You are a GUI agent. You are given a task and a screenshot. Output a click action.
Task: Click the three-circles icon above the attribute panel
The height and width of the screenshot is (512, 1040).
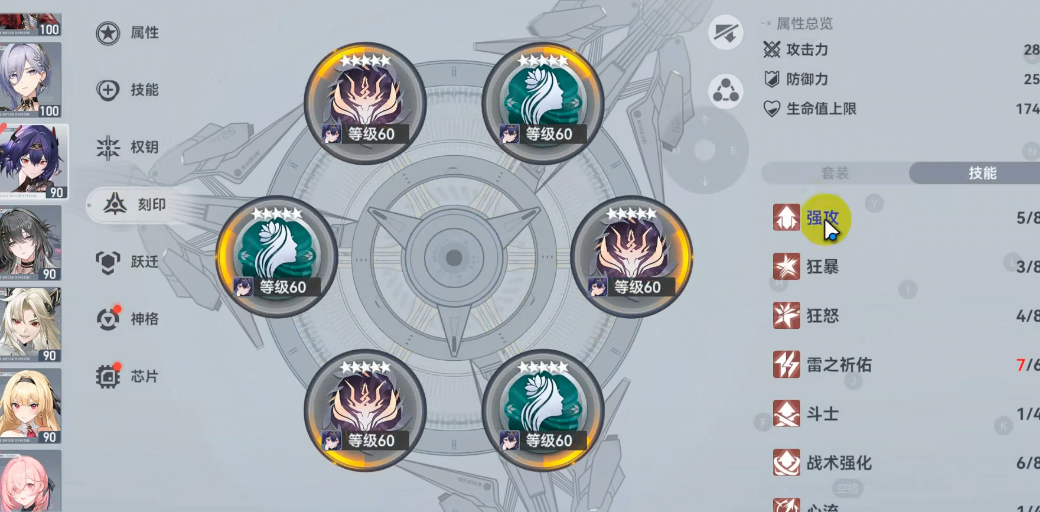pos(726,92)
